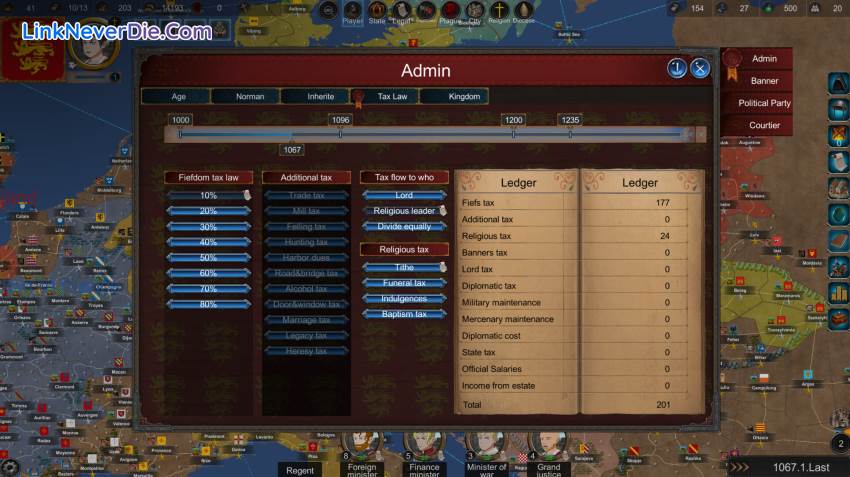The width and height of the screenshot is (850, 477).
Task: Click the Religion map mode icon
Action: (x=499, y=11)
